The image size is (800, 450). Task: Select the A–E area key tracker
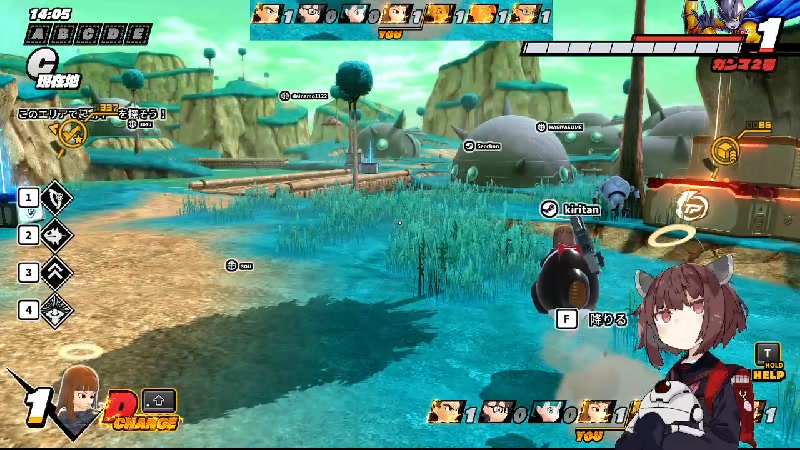pyautogui.click(x=88, y=34)
